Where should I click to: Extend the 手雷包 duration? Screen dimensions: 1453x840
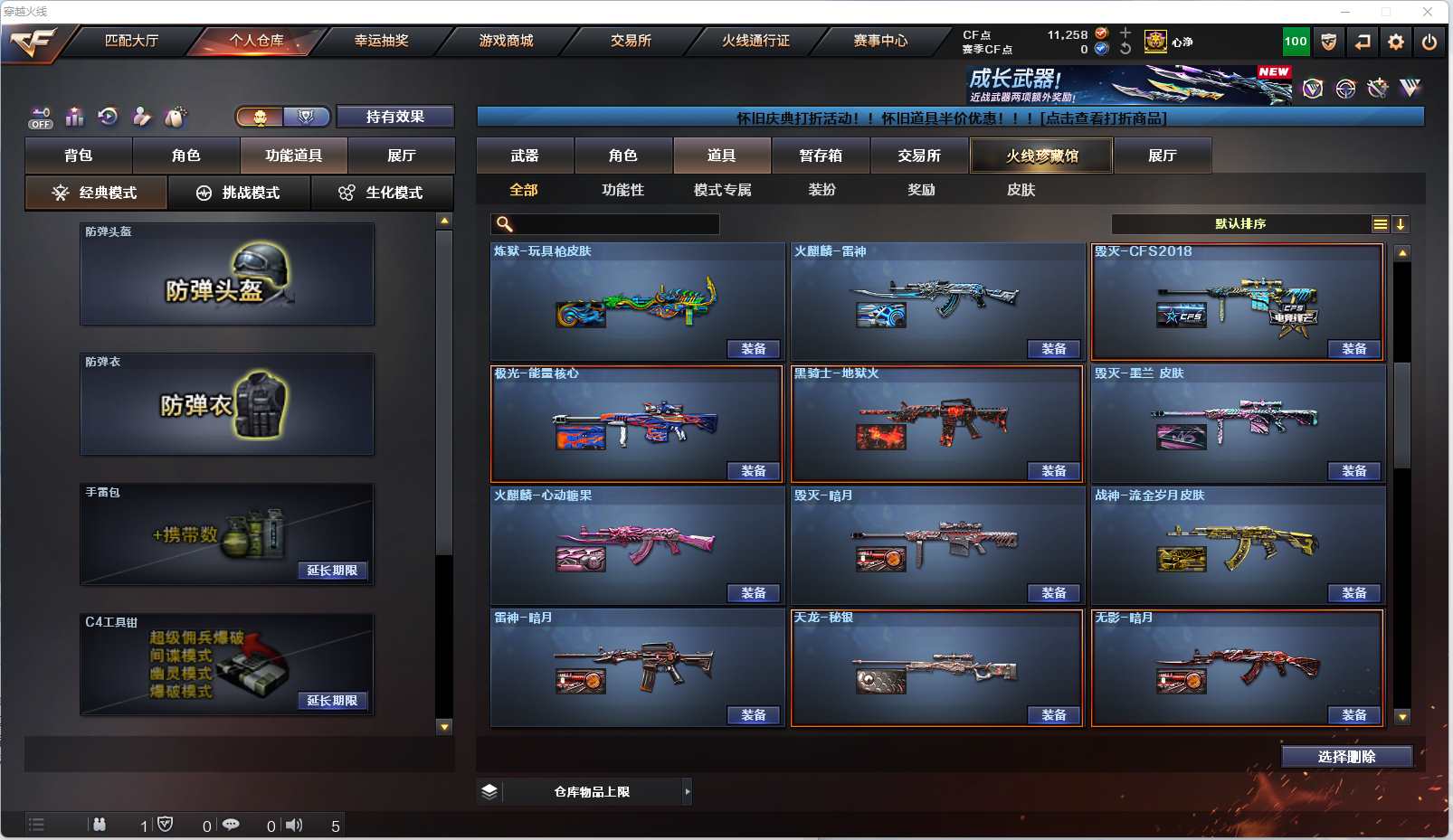(332, 571)
